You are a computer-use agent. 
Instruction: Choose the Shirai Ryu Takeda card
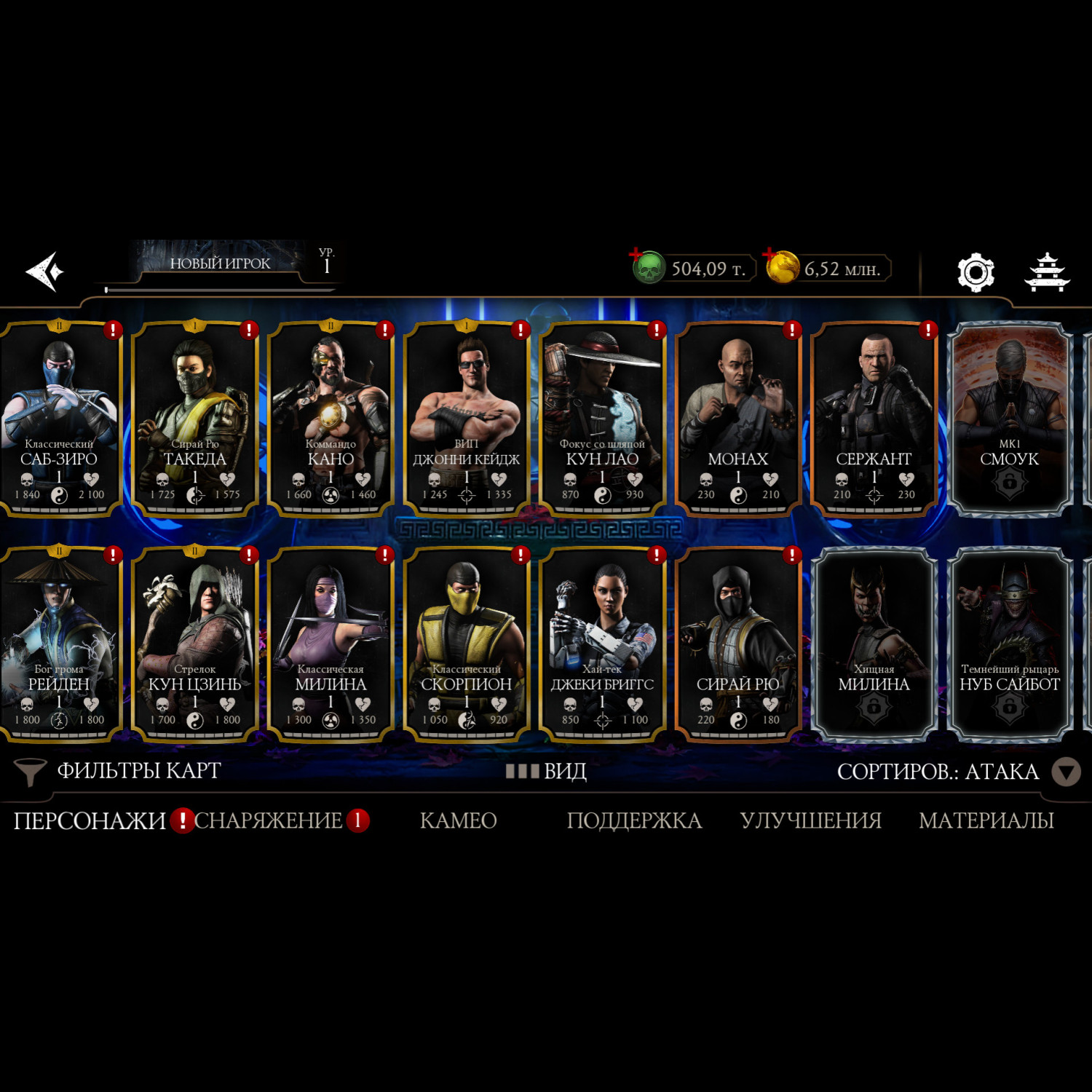click(x=195, y=419)
